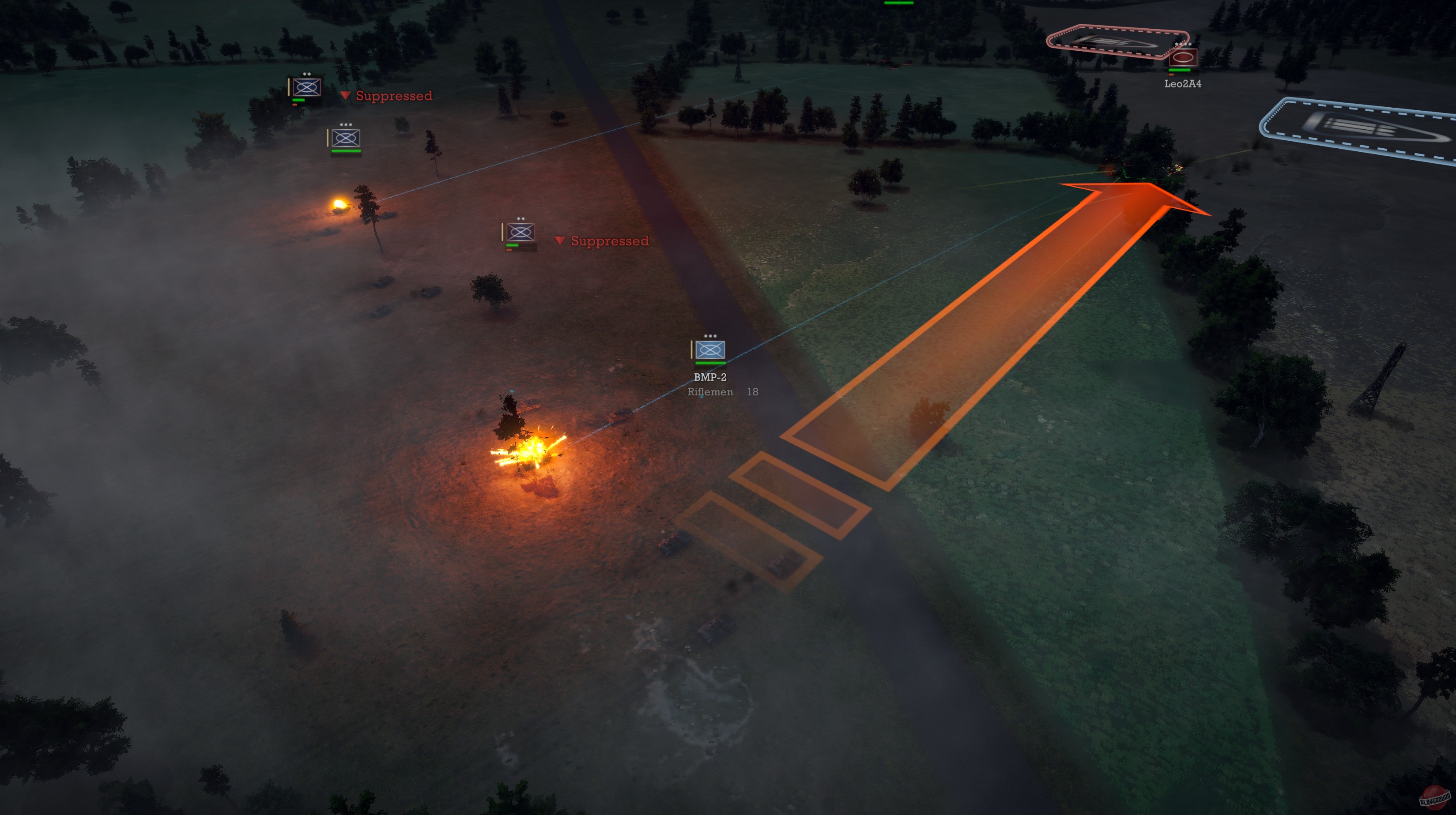Viewport: 1456px width, 815px height.
Task: Select the enemy Leo2A4 red oval icon
Action: pyautogui.click(x=1184, y=58)
